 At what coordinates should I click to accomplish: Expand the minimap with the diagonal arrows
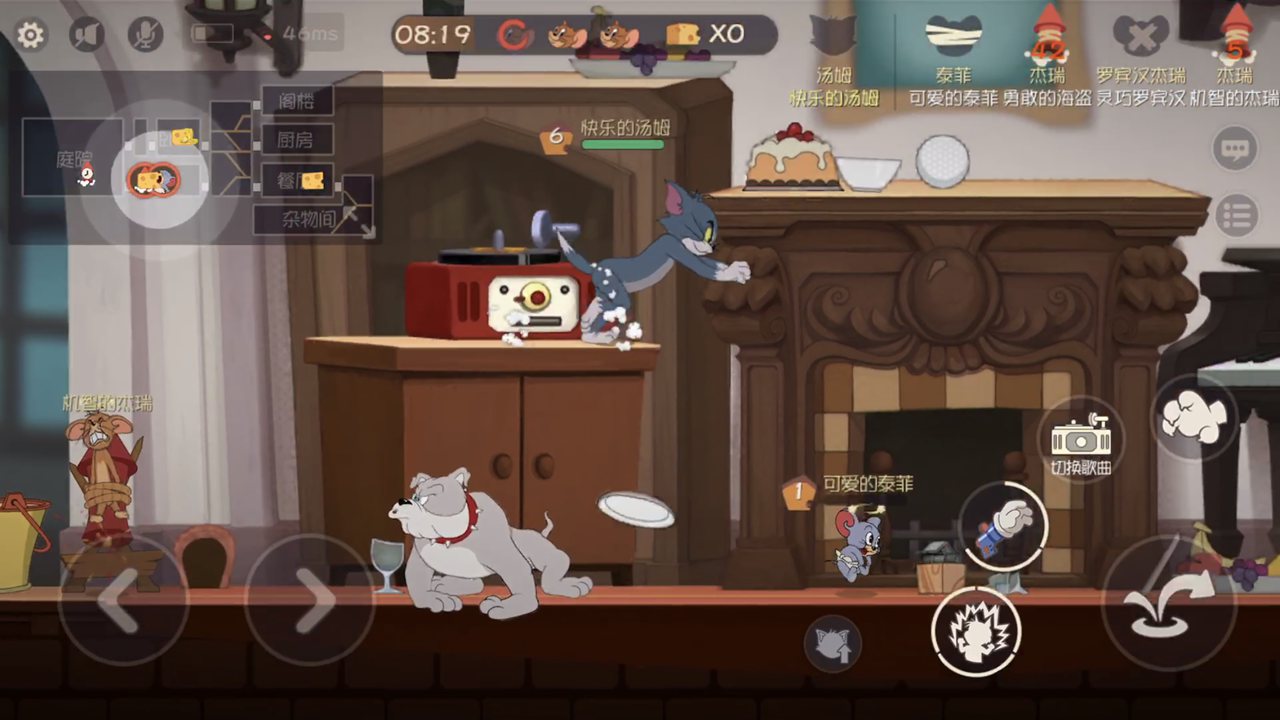coord(357,221)
